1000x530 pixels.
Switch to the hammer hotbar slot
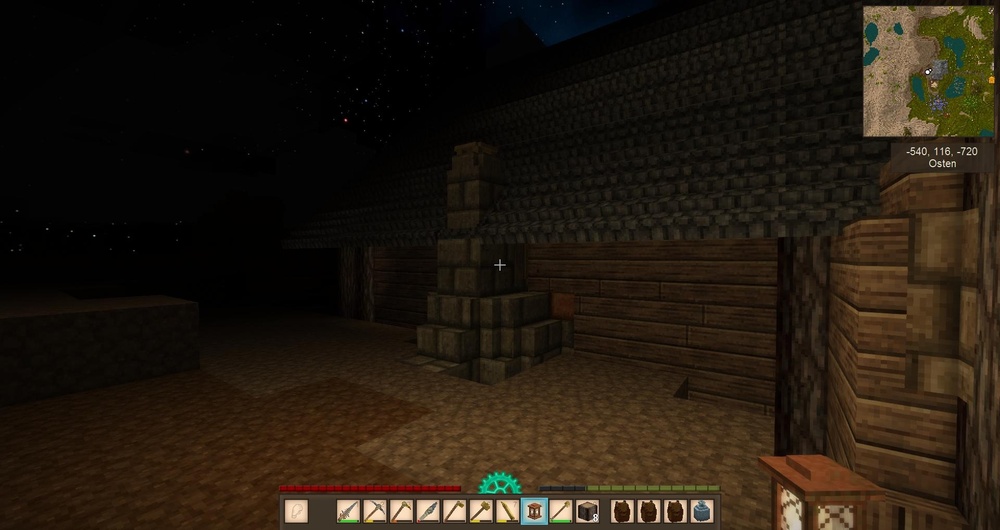pyautogui.click(x=481, y=511)
